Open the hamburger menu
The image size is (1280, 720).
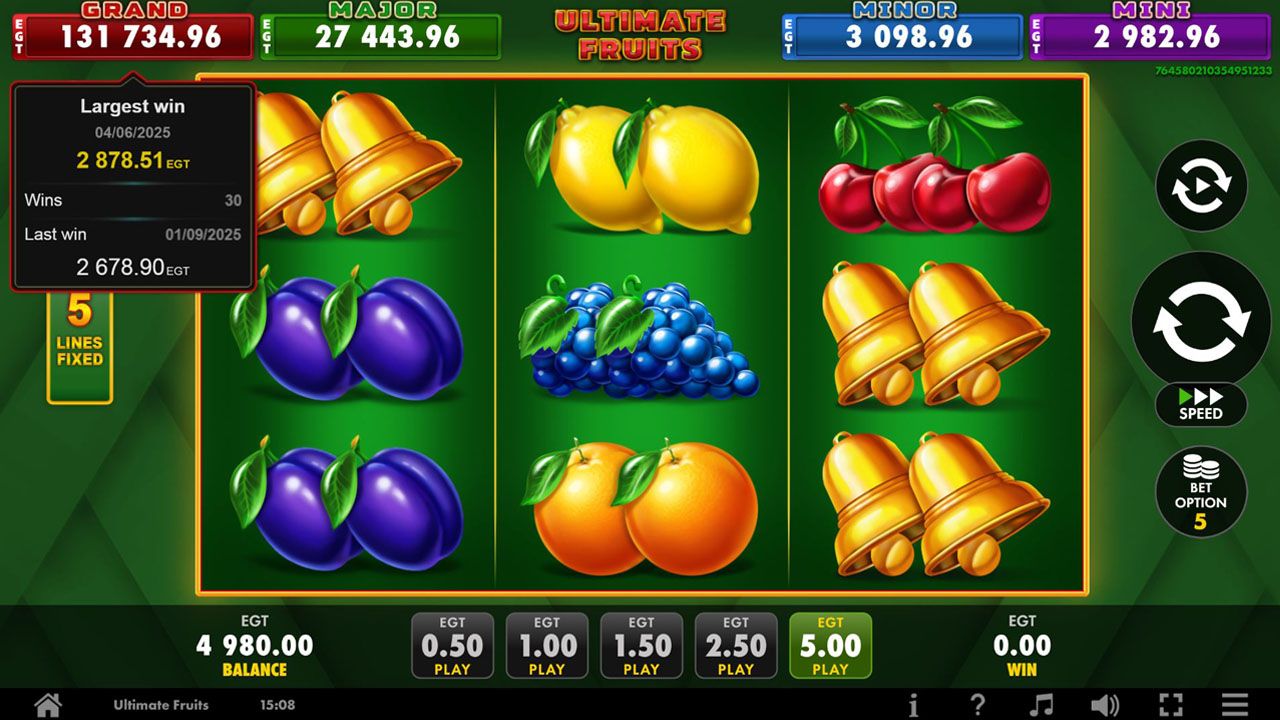[x=1234, y=705]
